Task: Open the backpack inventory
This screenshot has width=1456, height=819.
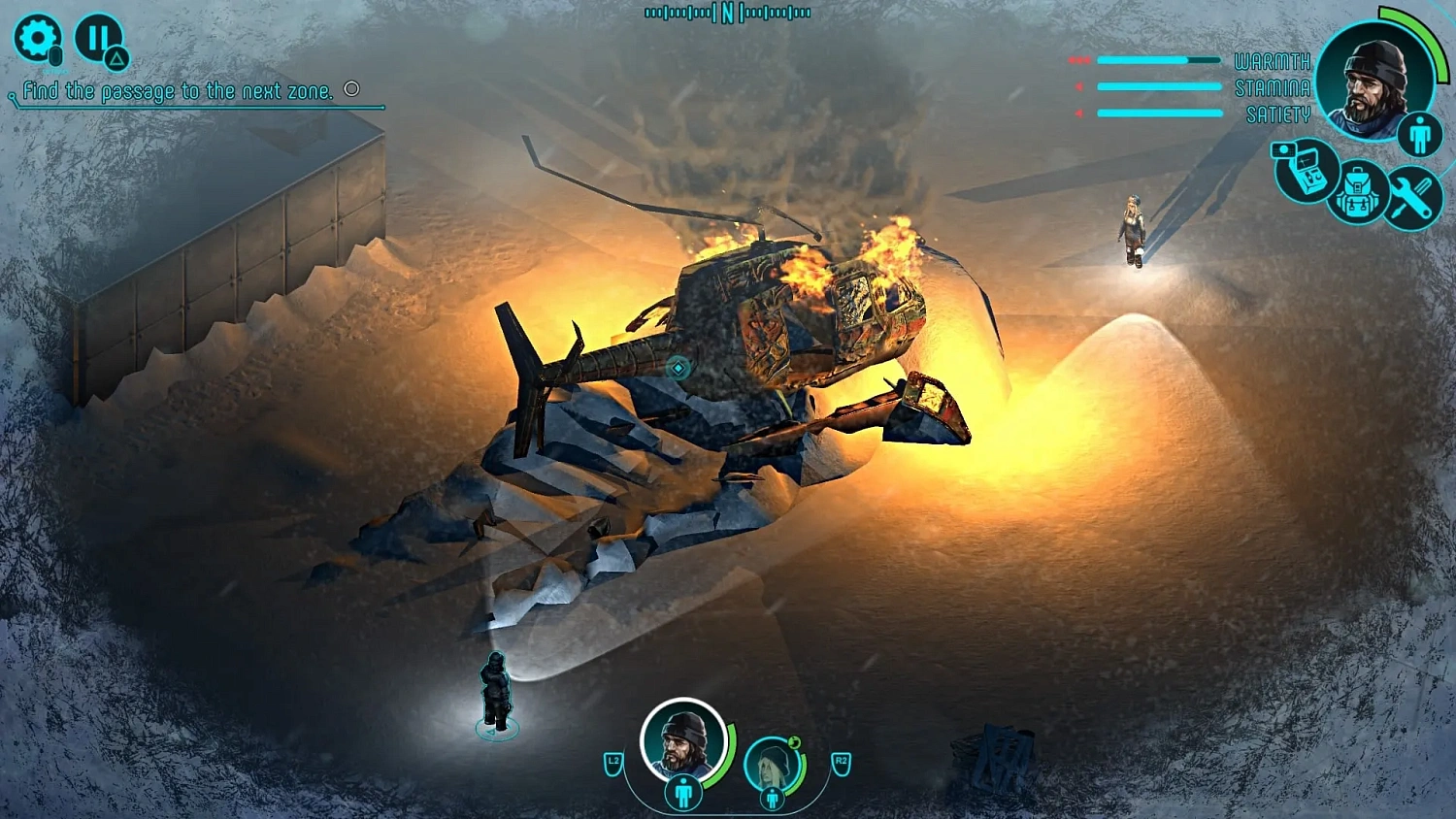Action: coord(1357,193)
